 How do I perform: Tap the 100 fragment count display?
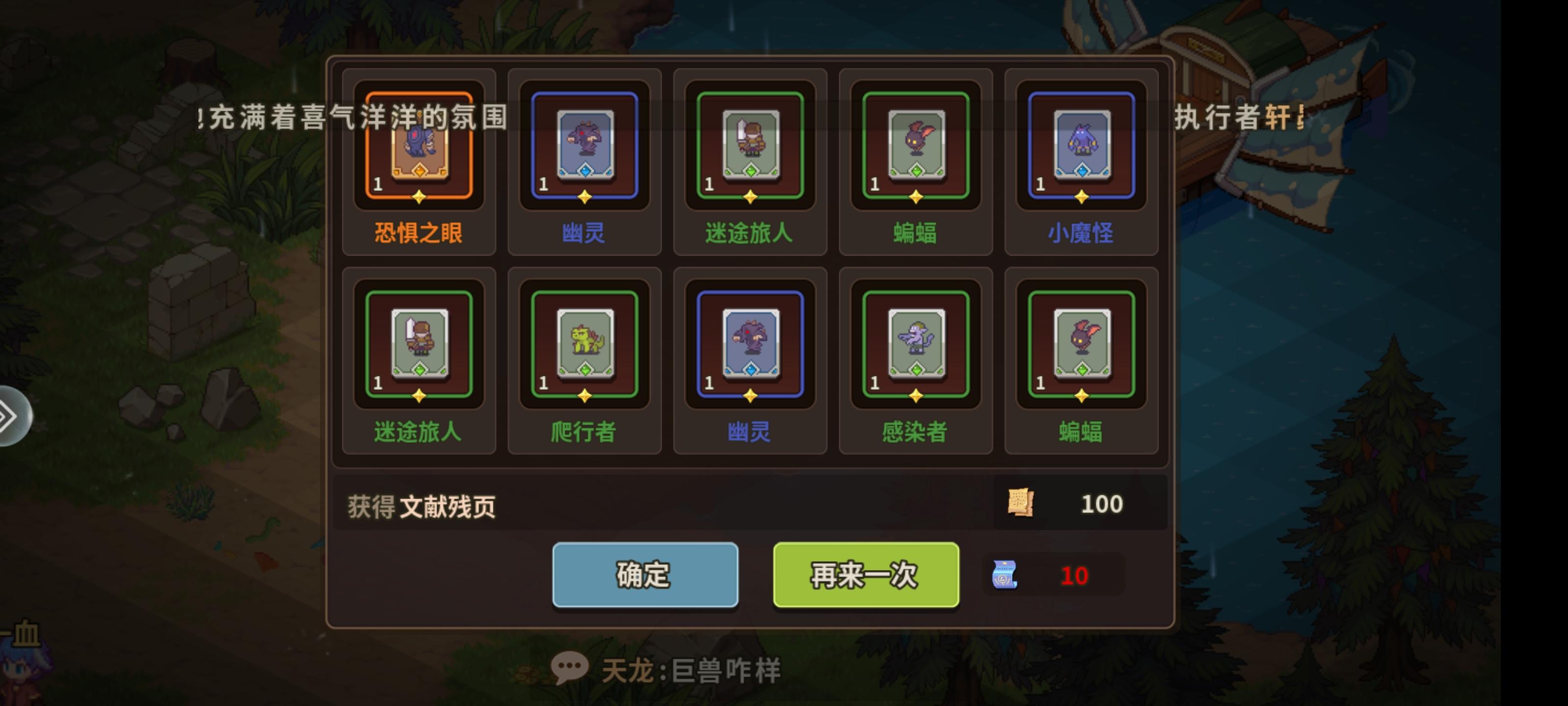[1103, 503]
